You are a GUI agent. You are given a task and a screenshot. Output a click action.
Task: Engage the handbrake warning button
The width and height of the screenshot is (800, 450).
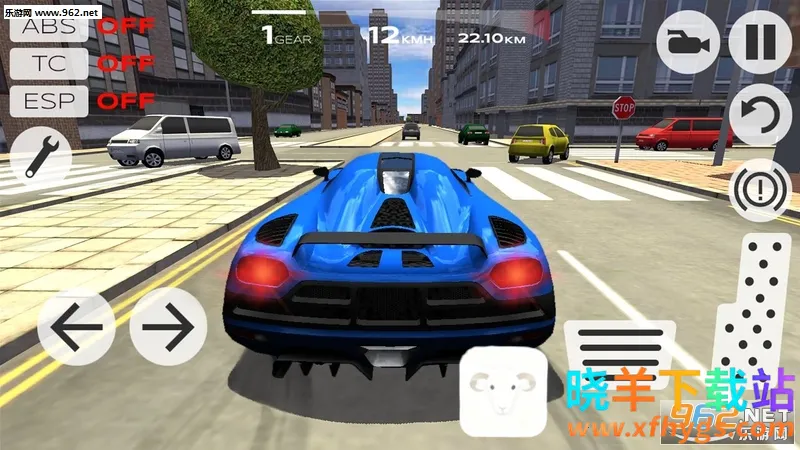click(760, 187)
